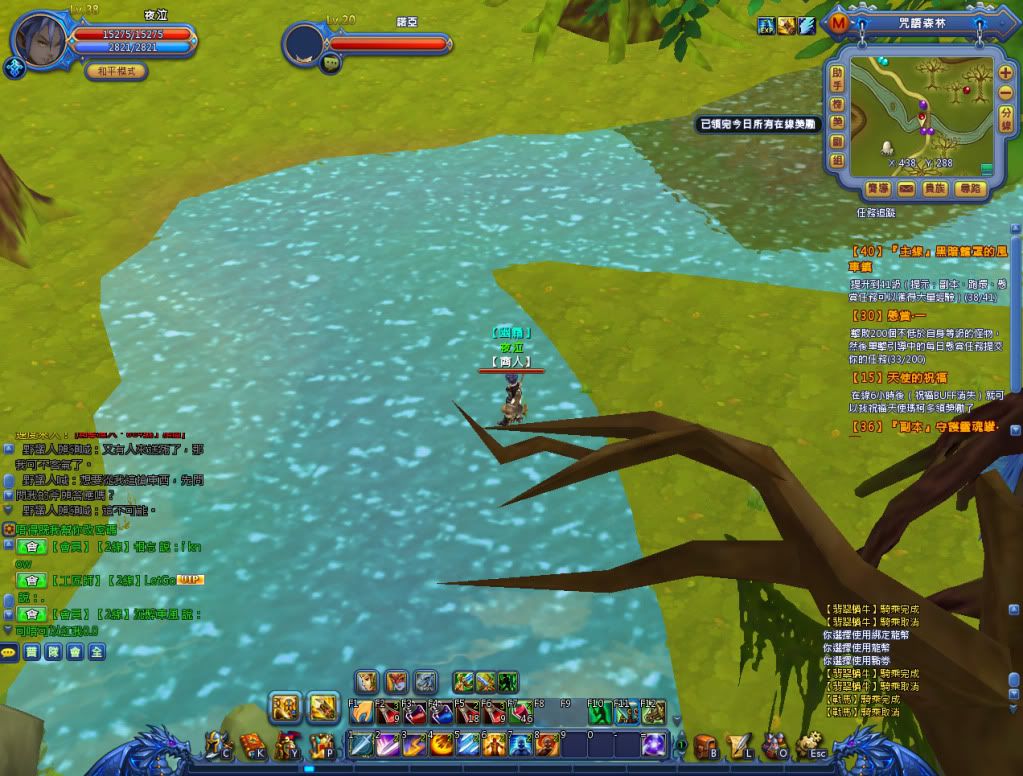Click the minimap's mail envelope button
This screenshot has width=1023, height=776.
[906, 188]
